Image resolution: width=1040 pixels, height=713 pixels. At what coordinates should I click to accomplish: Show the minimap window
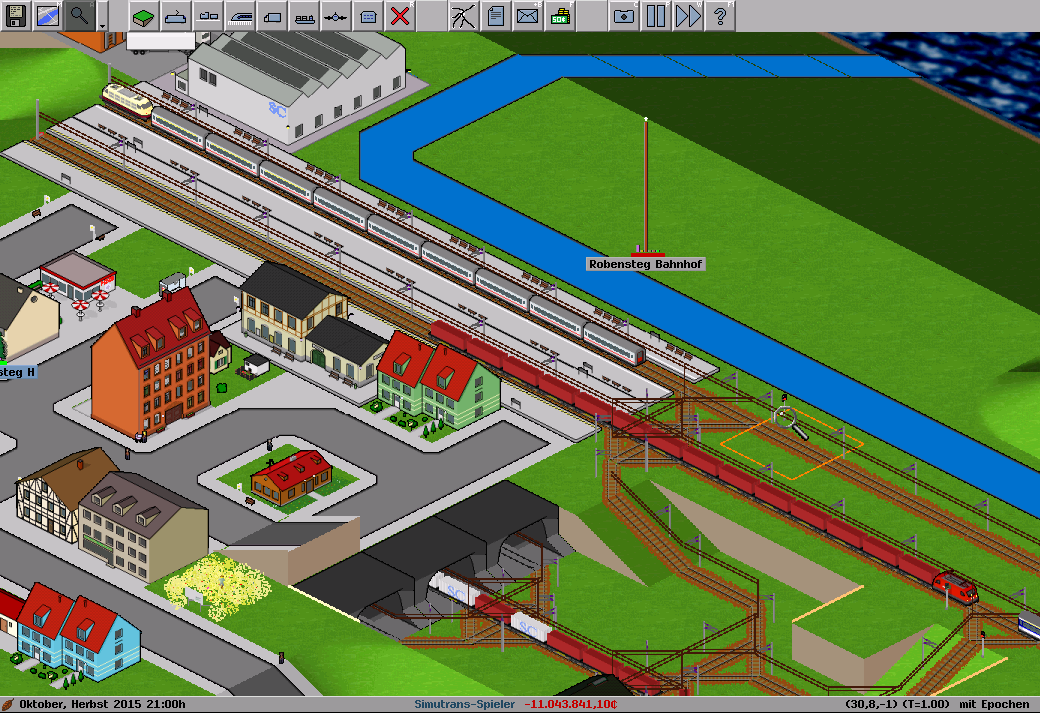pos(48,15)
